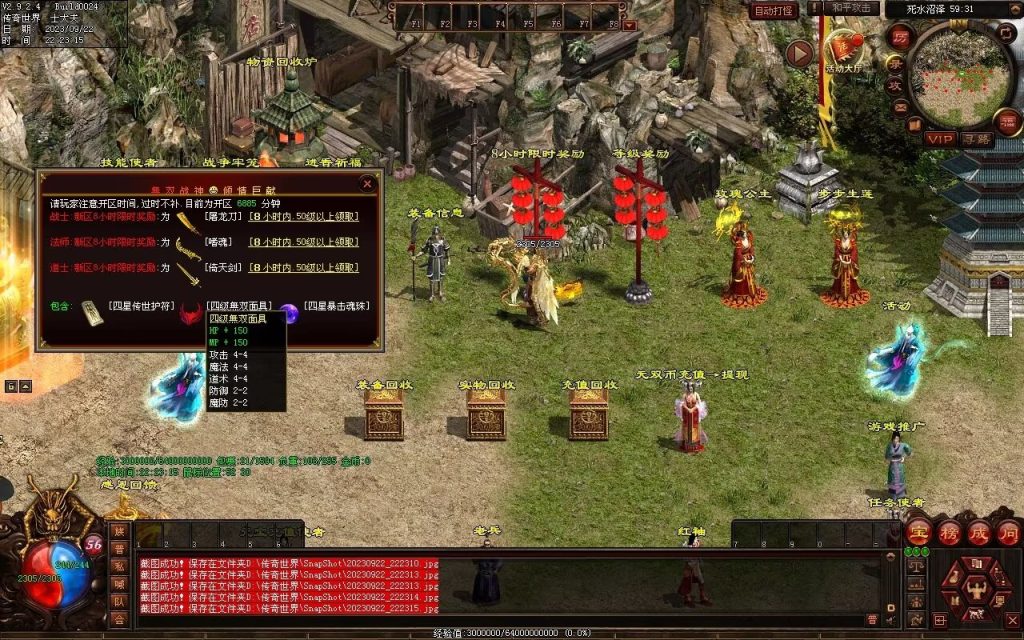Close the 无双战神 reward dialog

click(x=367, y=184)
